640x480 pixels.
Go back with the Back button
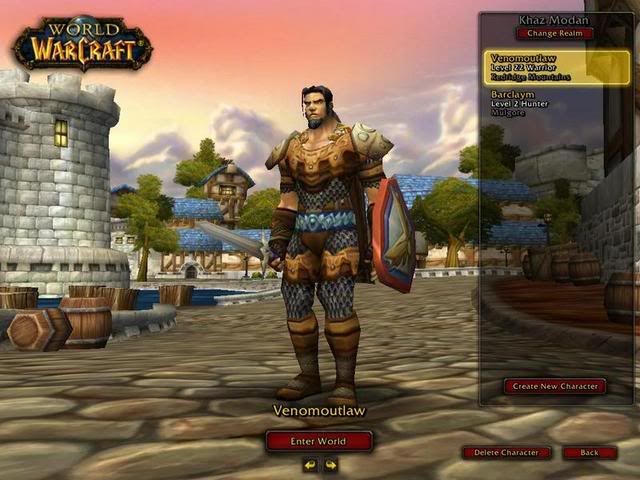589,453
